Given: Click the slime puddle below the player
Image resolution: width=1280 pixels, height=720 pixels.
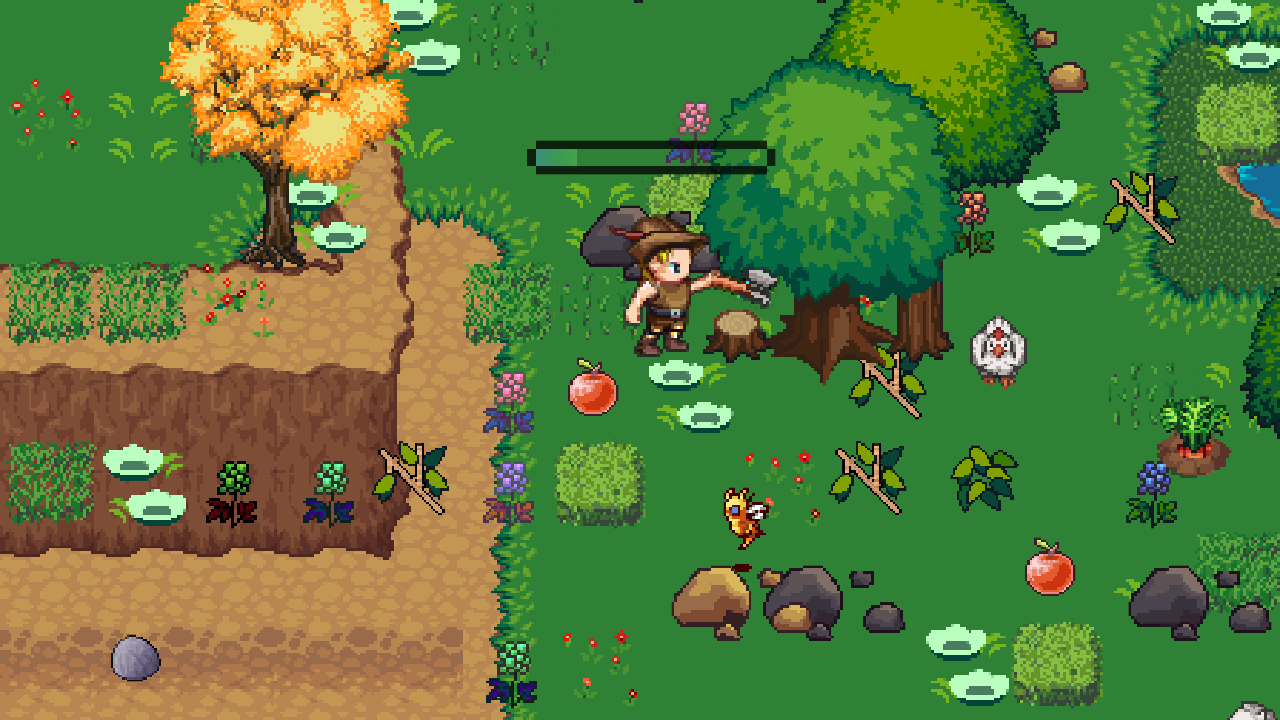Looking at the screenshot, I should [x=673, y=375].
